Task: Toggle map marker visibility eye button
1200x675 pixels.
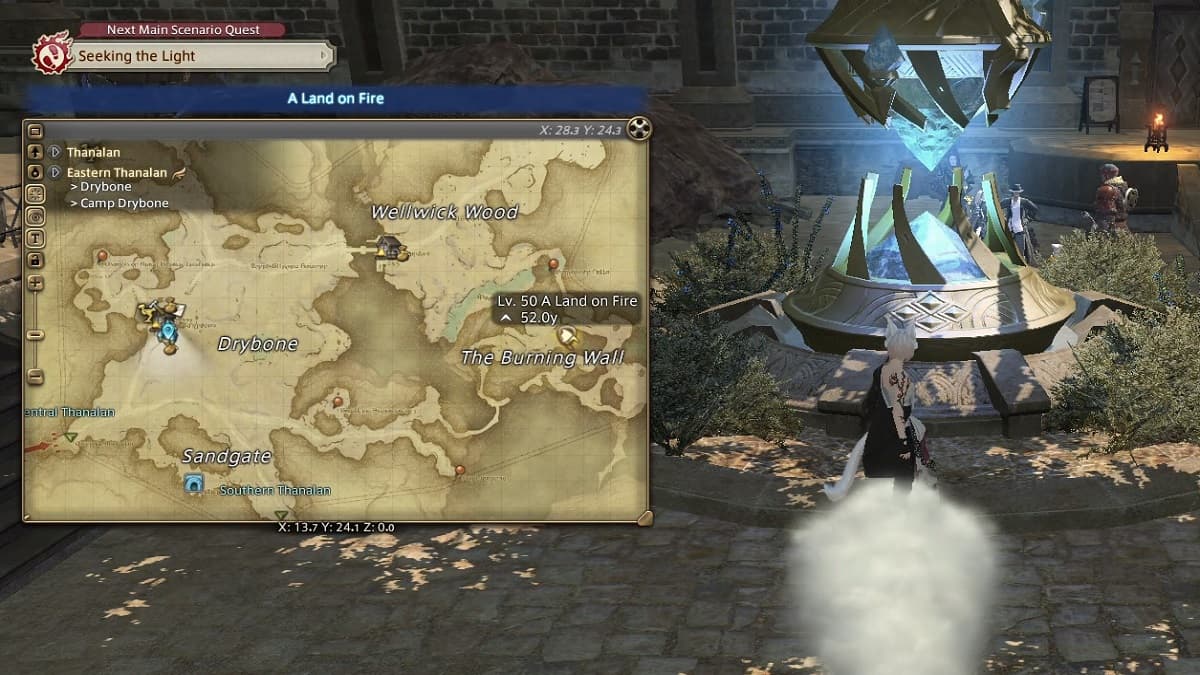Action: 36,216
